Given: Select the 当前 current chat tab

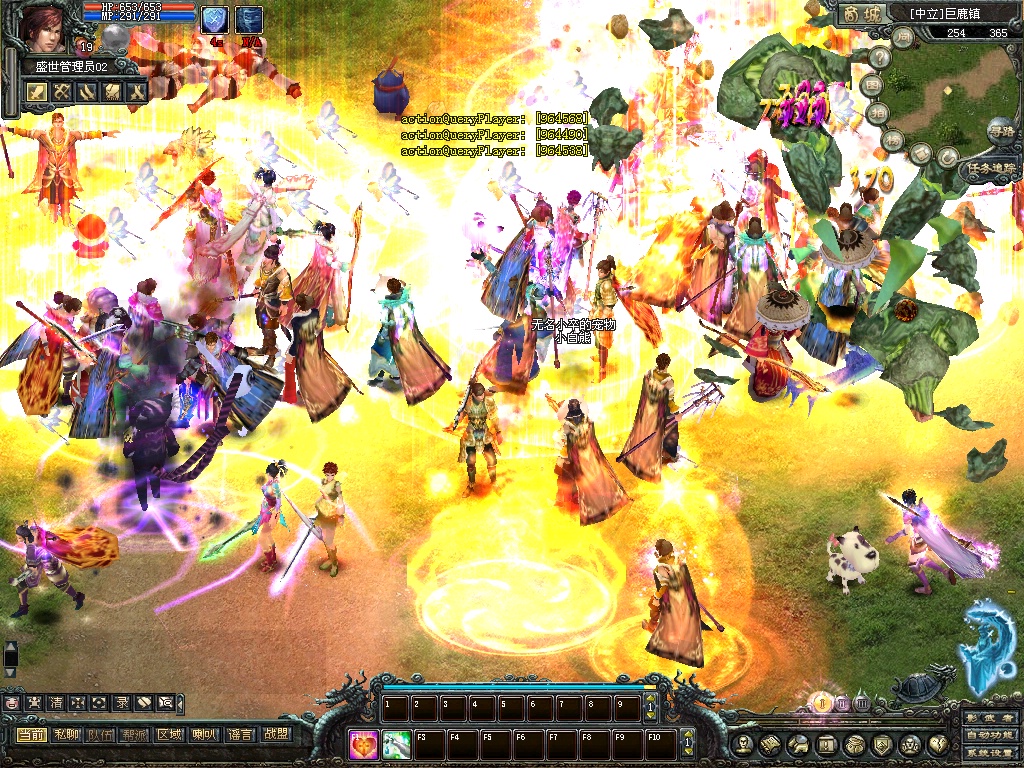Looking at the screenshot, I should [31, 734].
